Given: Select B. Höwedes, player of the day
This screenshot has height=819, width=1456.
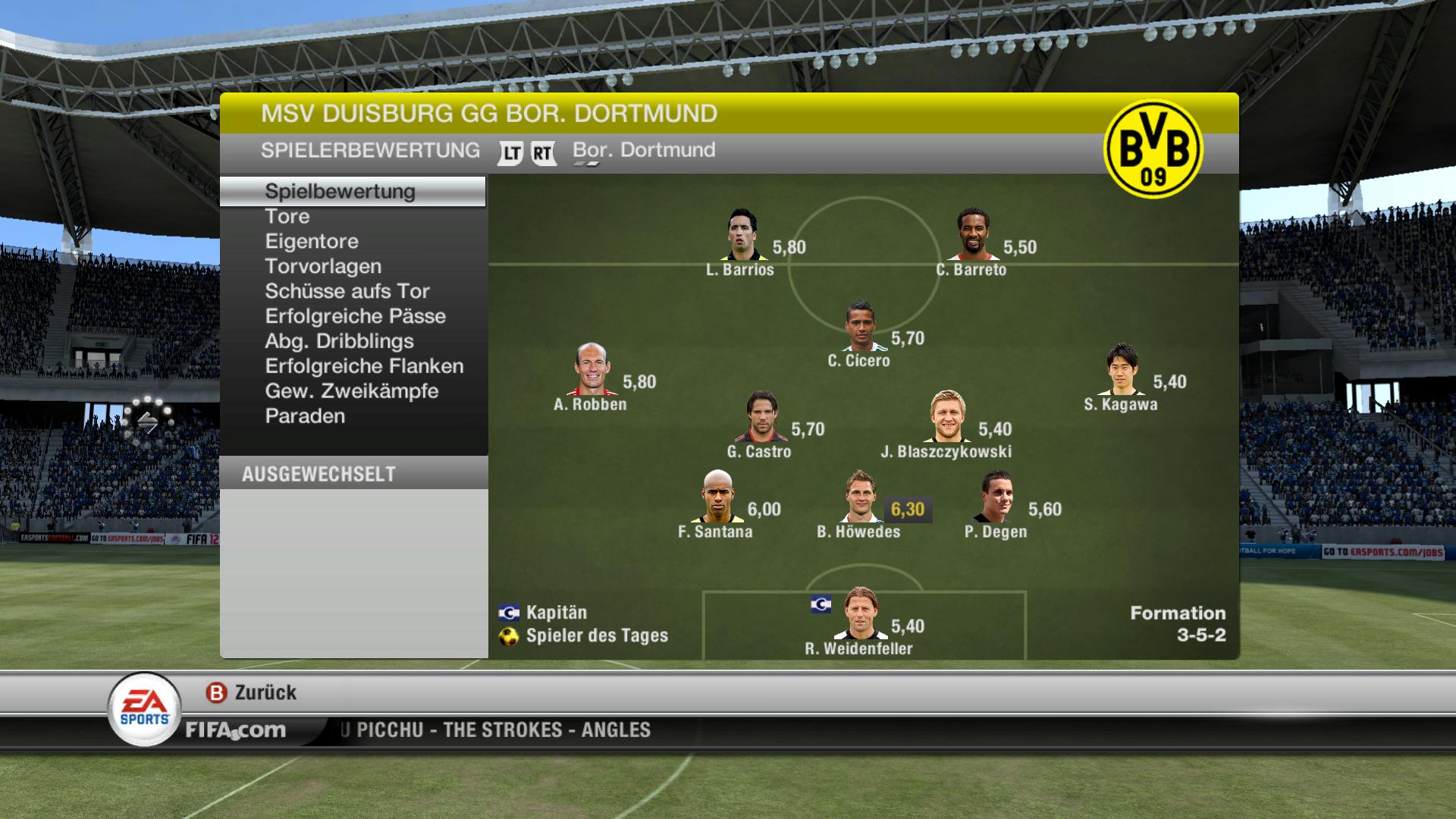Looking at the screenshot, I should 860,497.
